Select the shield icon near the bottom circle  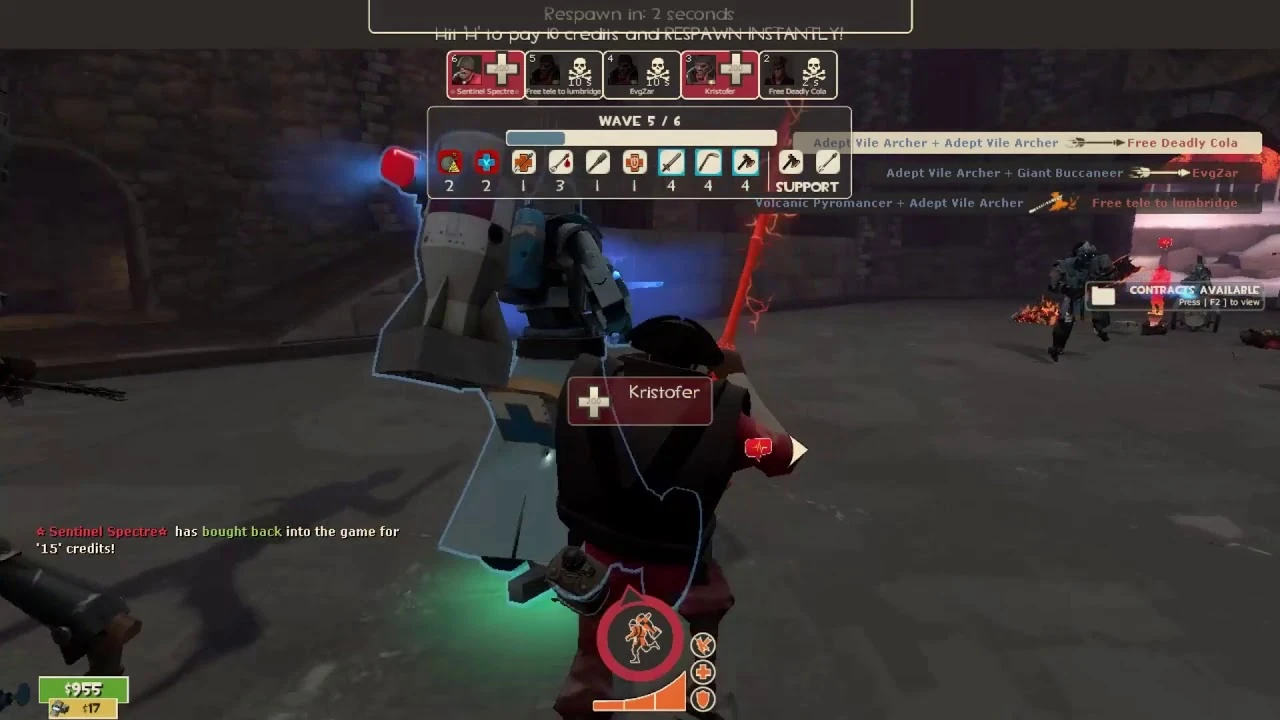[702, 700]
